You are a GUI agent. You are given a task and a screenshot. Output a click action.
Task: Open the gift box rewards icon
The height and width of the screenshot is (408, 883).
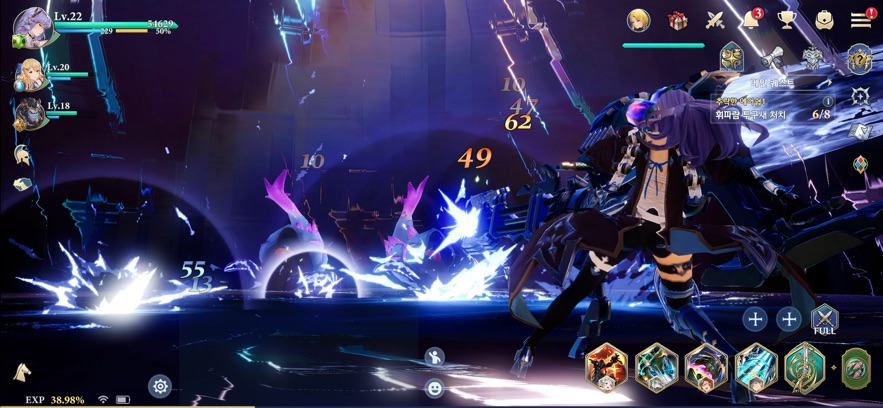click(x=678, y=20)
